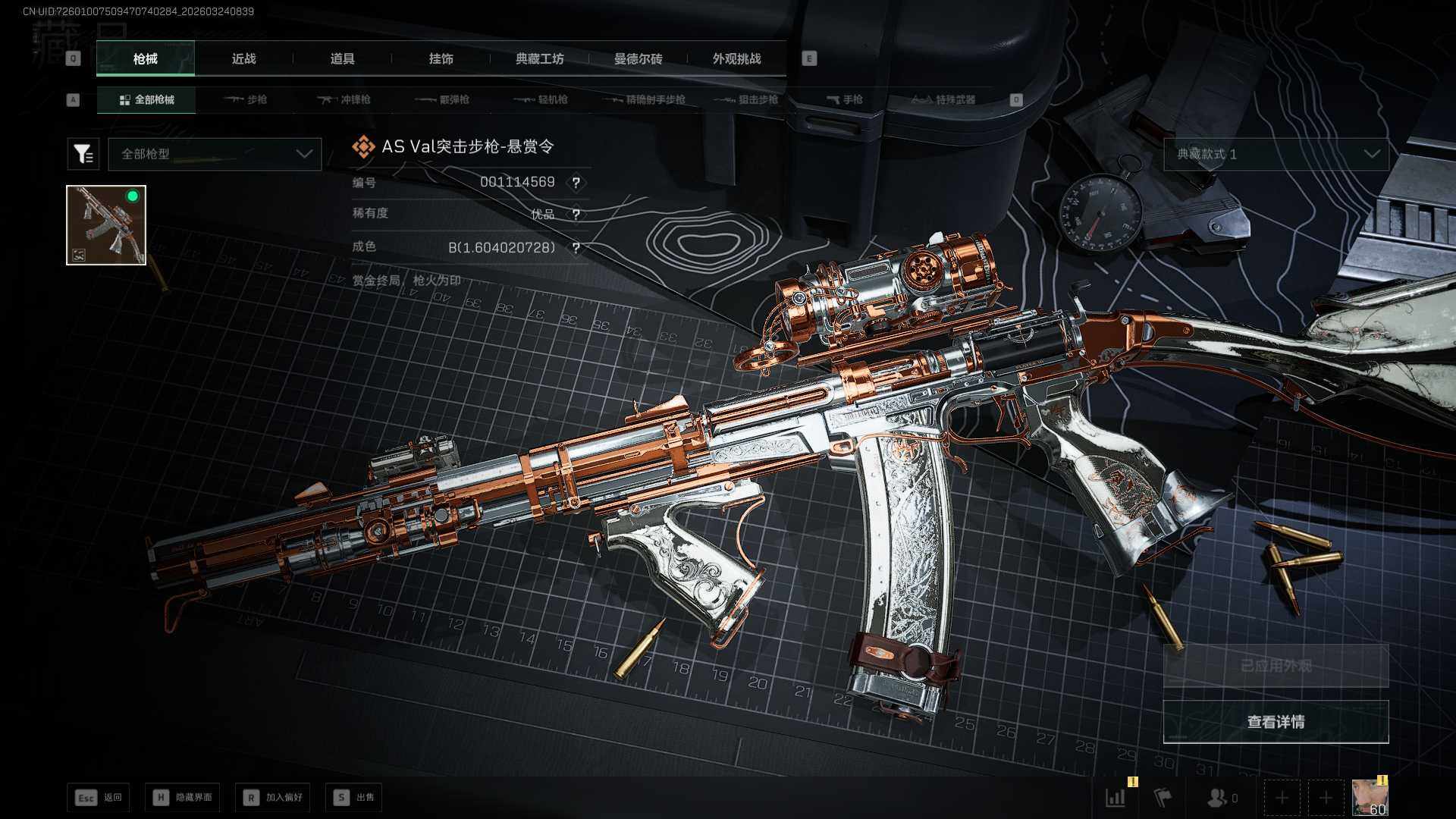The width and height of the screenshot is (1456, 819).
Task: Open the 全部枪型 weapon model dropdown
Action: coord(215,154)
